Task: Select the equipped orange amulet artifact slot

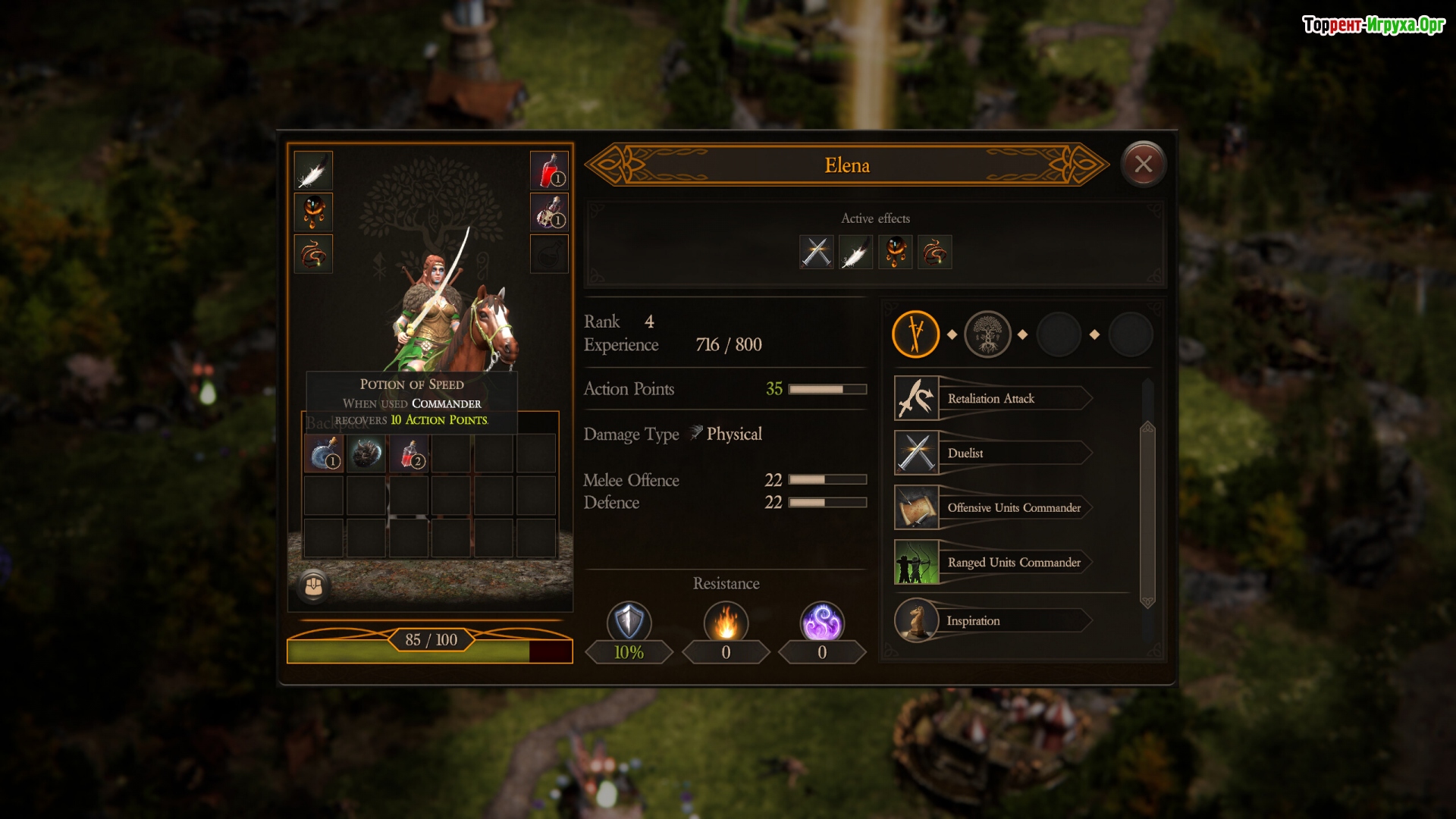Action: tap(313, 212)
